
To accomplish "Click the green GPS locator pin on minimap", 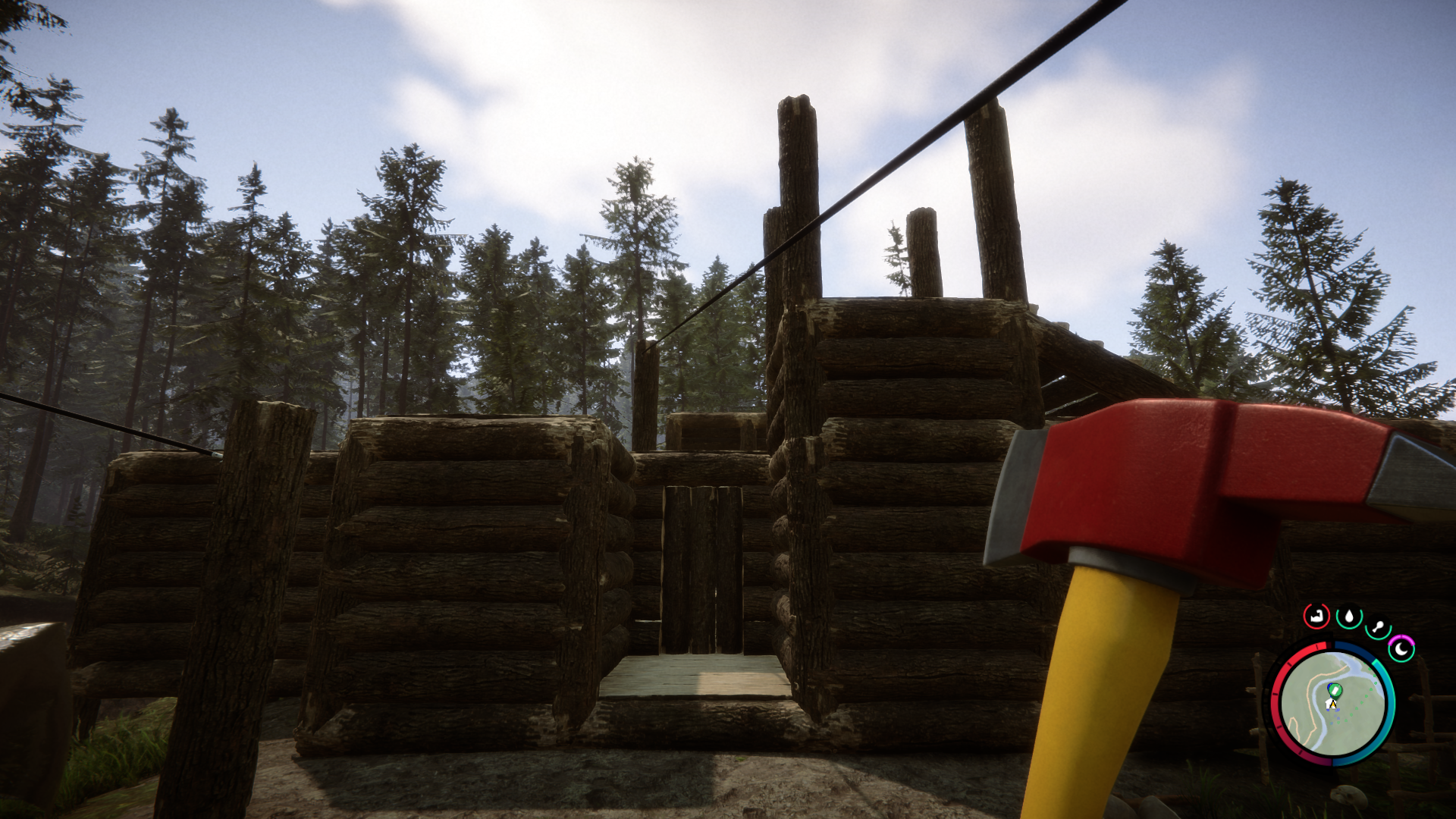I will click(1335, 691).
